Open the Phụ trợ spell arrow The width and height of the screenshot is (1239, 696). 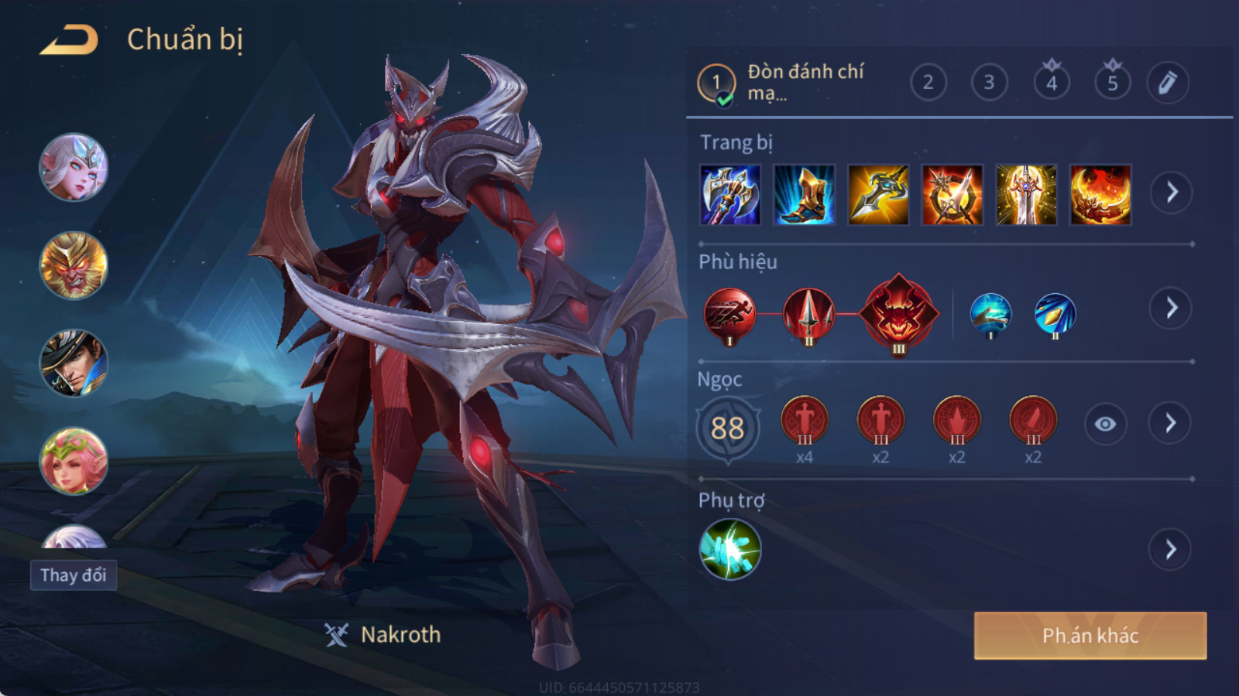(x=1171, y=549)
